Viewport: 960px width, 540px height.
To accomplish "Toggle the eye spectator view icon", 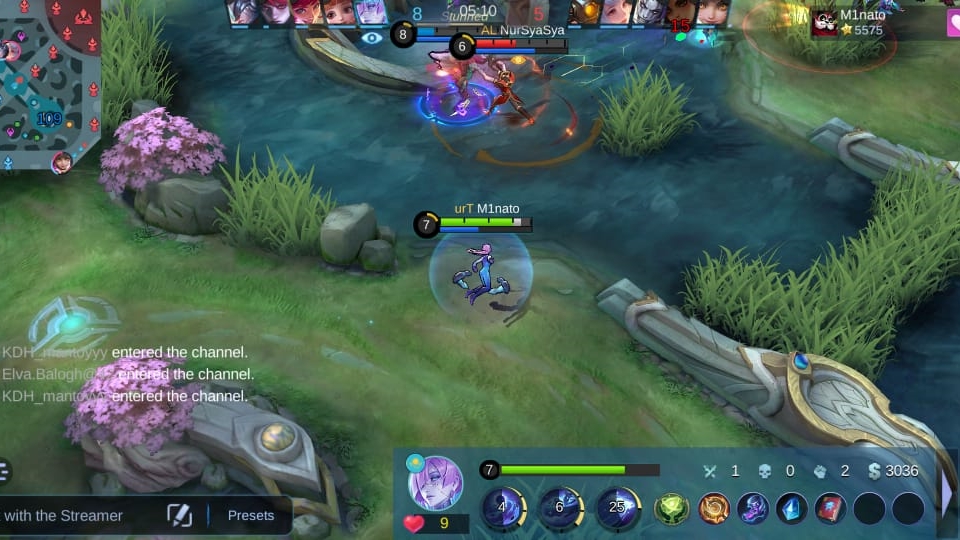I will click(x=372, y=37).
